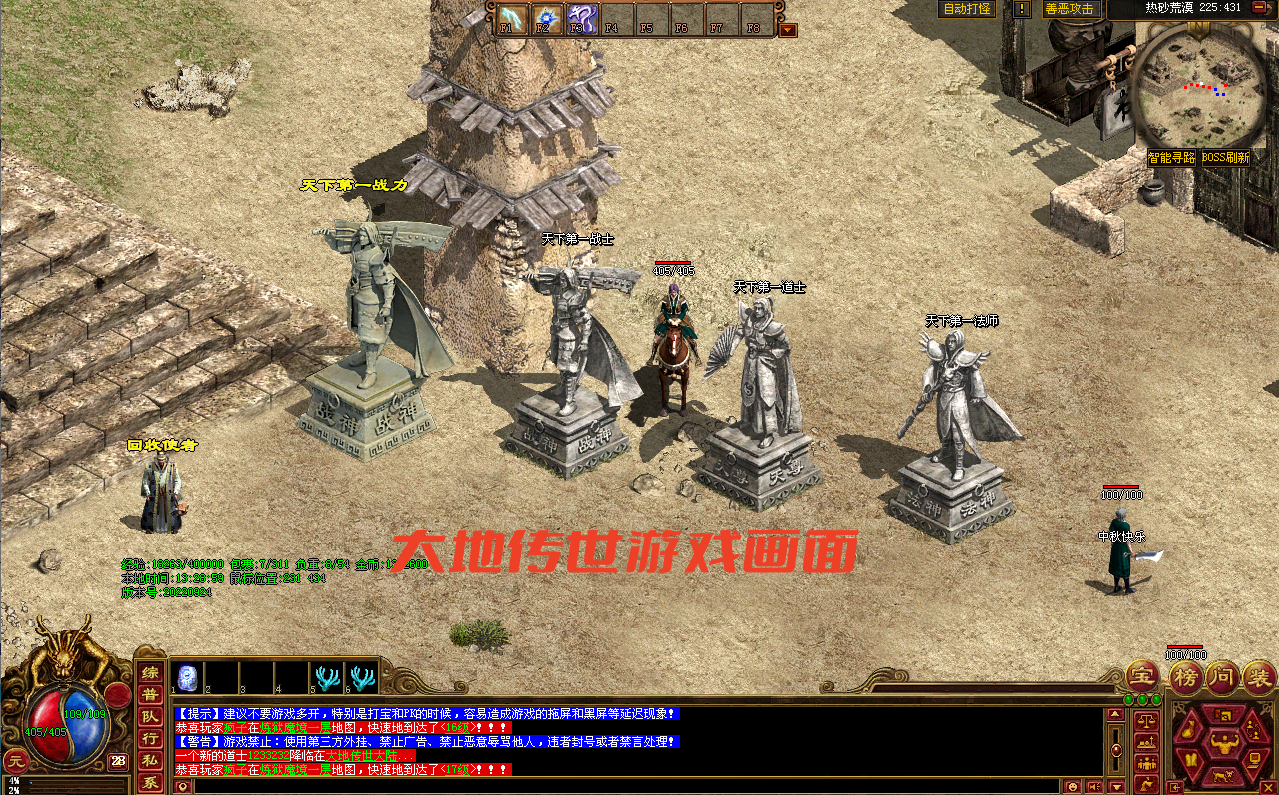Open the BOSS刷新 refresh list

point(1225,158)
